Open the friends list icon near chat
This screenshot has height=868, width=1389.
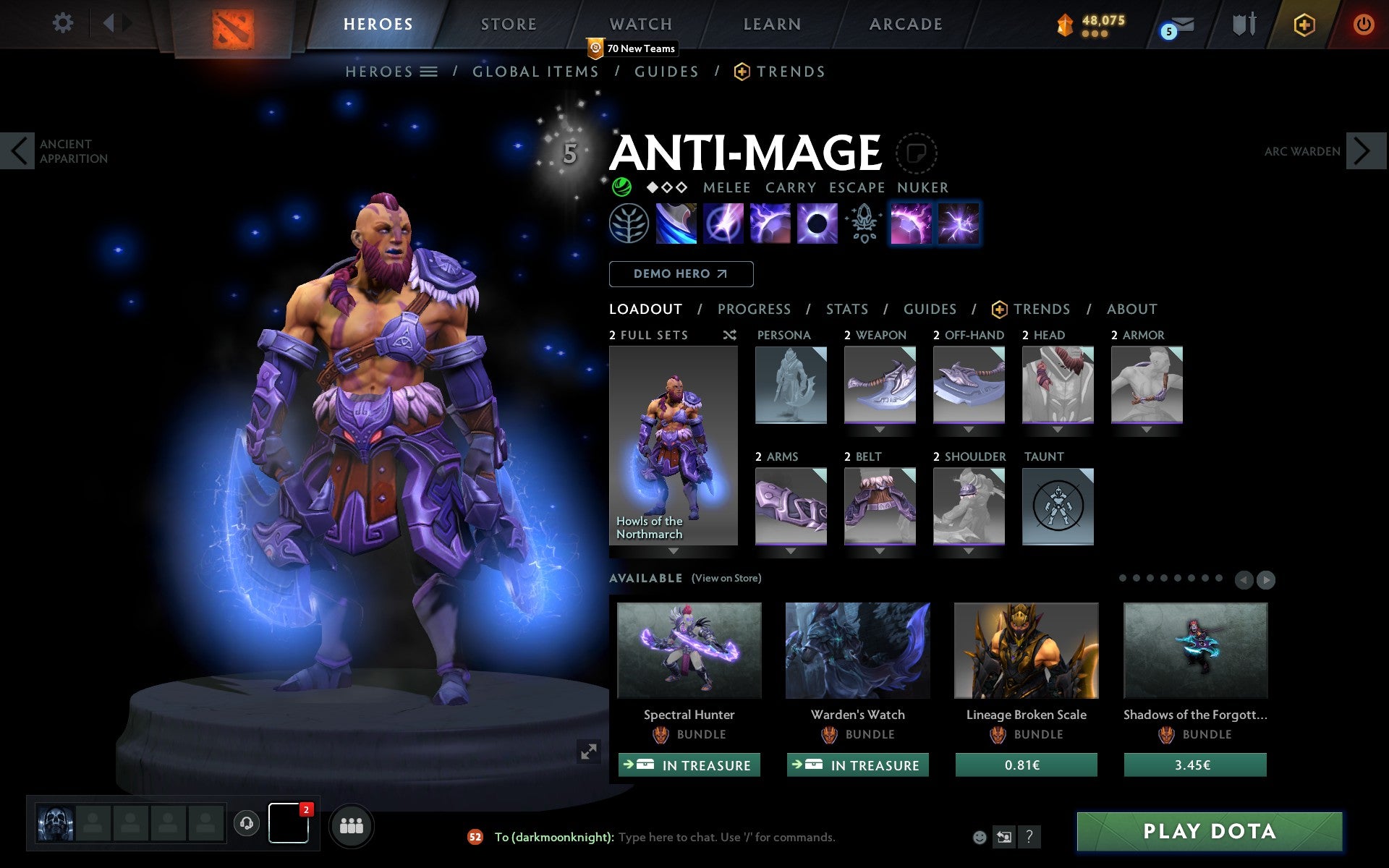(351, 827)
